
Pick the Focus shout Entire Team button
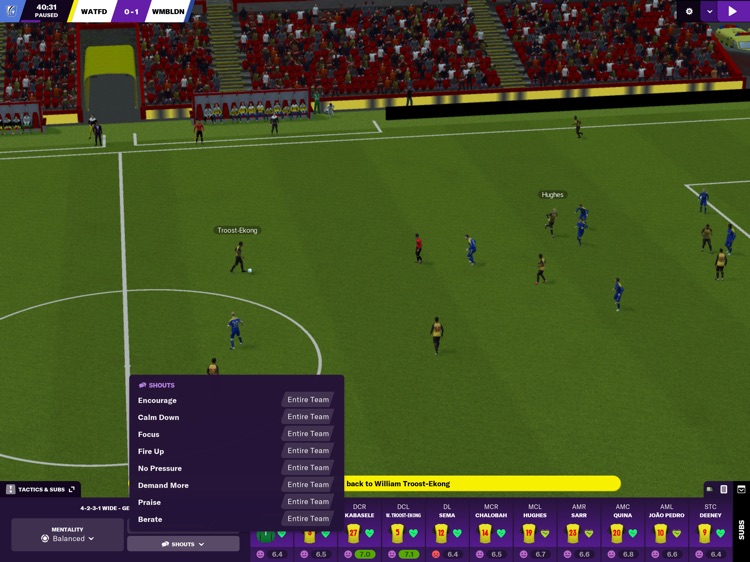point(307,434)
